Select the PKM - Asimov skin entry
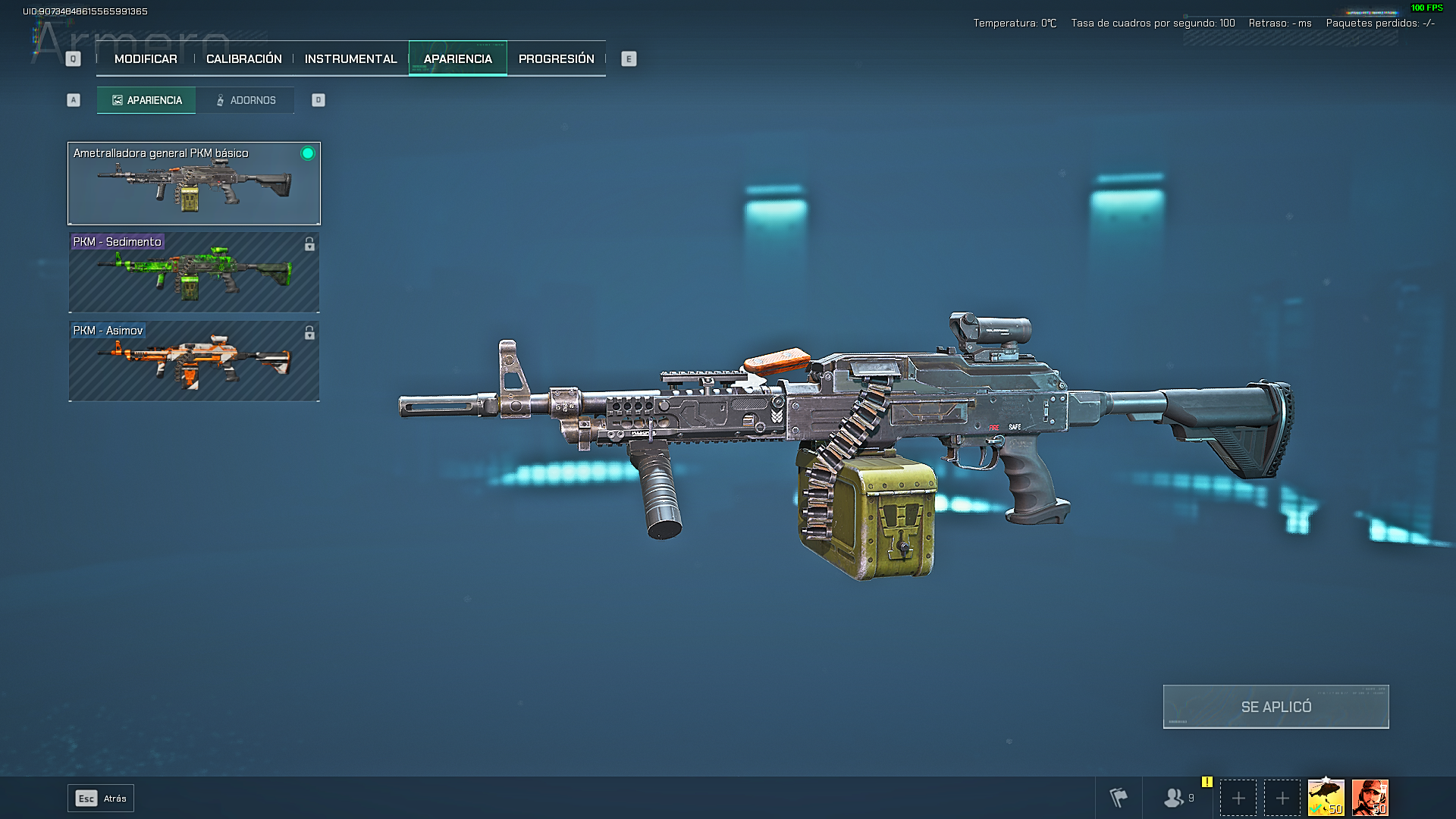This screenshot has width=1456, height=819. 193,362
